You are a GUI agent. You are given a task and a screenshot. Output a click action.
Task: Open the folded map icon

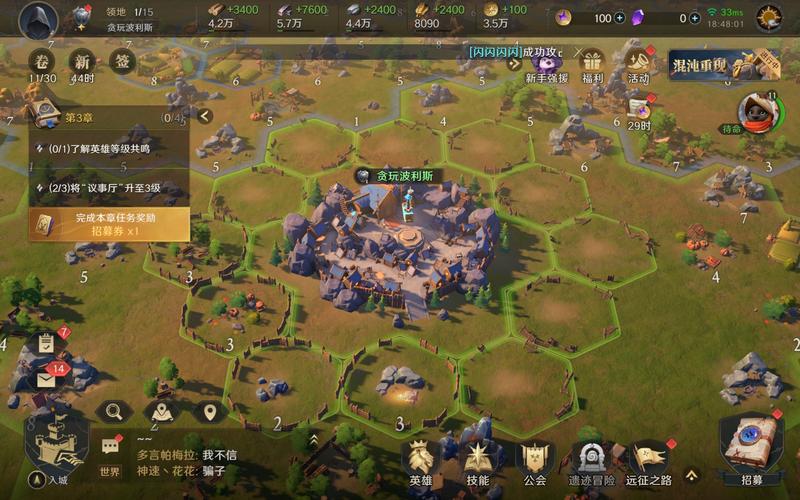point(161,411)
